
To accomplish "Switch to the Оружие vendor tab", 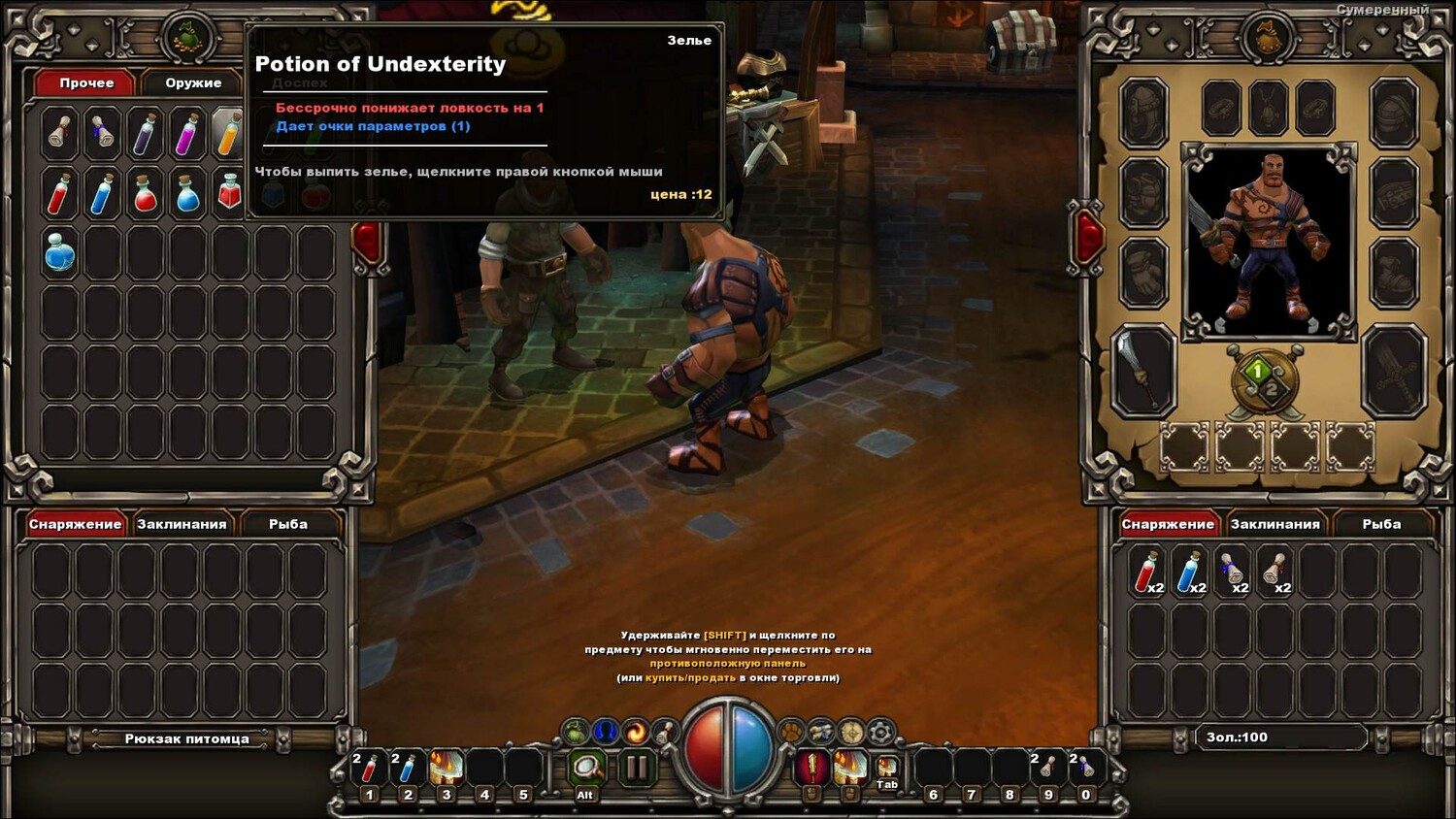I will pyautogui.click(x=192, y=83).
